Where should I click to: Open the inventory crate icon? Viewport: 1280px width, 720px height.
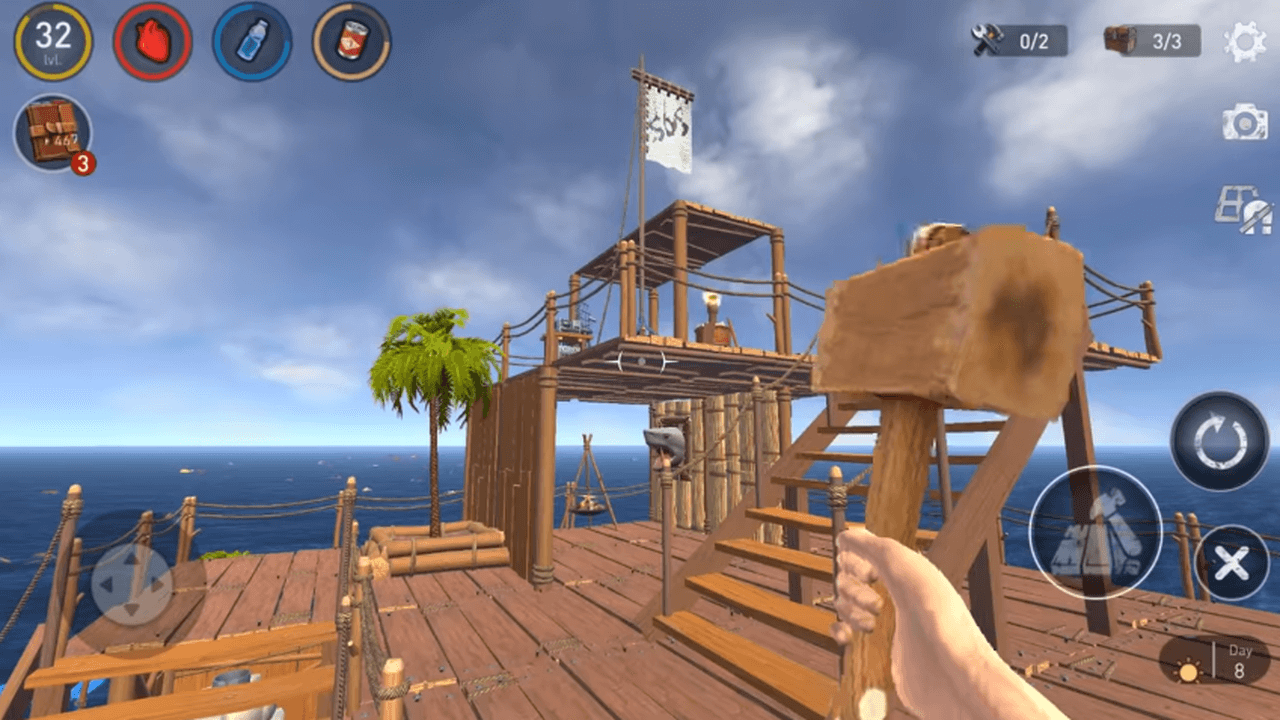(x=52, y=133)
